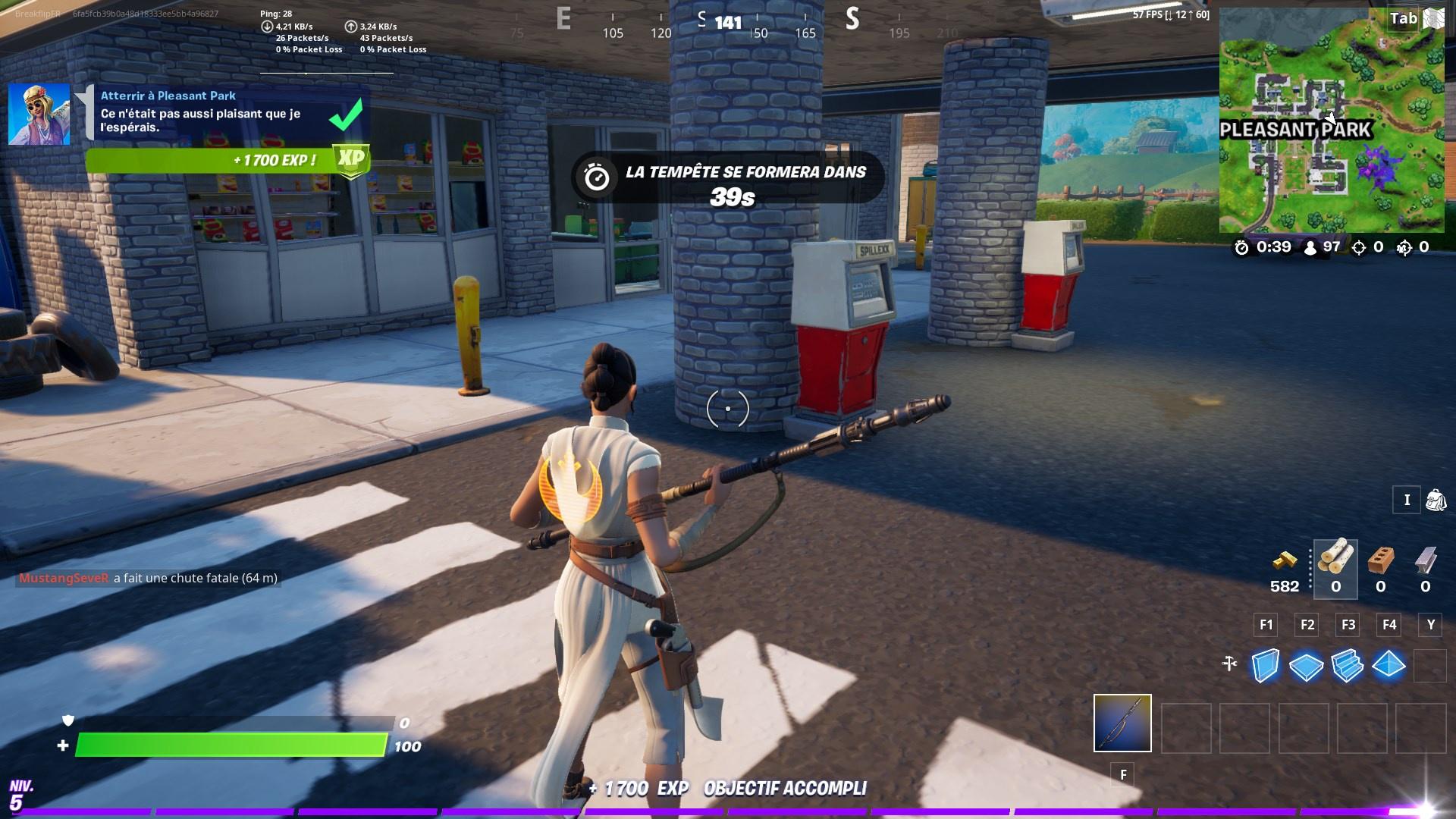Open the backpack inventory icon
Viewport: 1456px width, 819px height.
[1437, 500]
